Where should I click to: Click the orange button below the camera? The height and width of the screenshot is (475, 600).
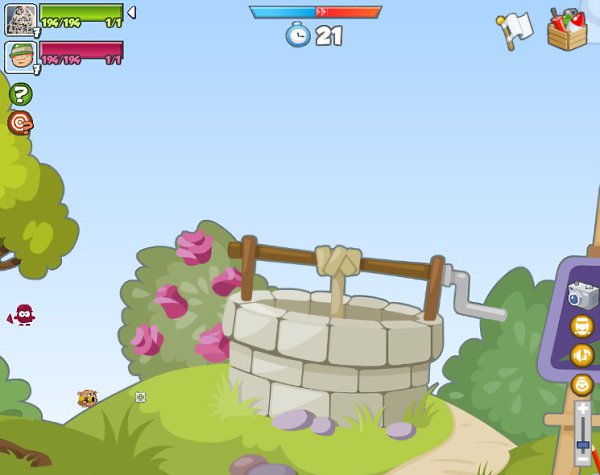(x=582, y=325)
